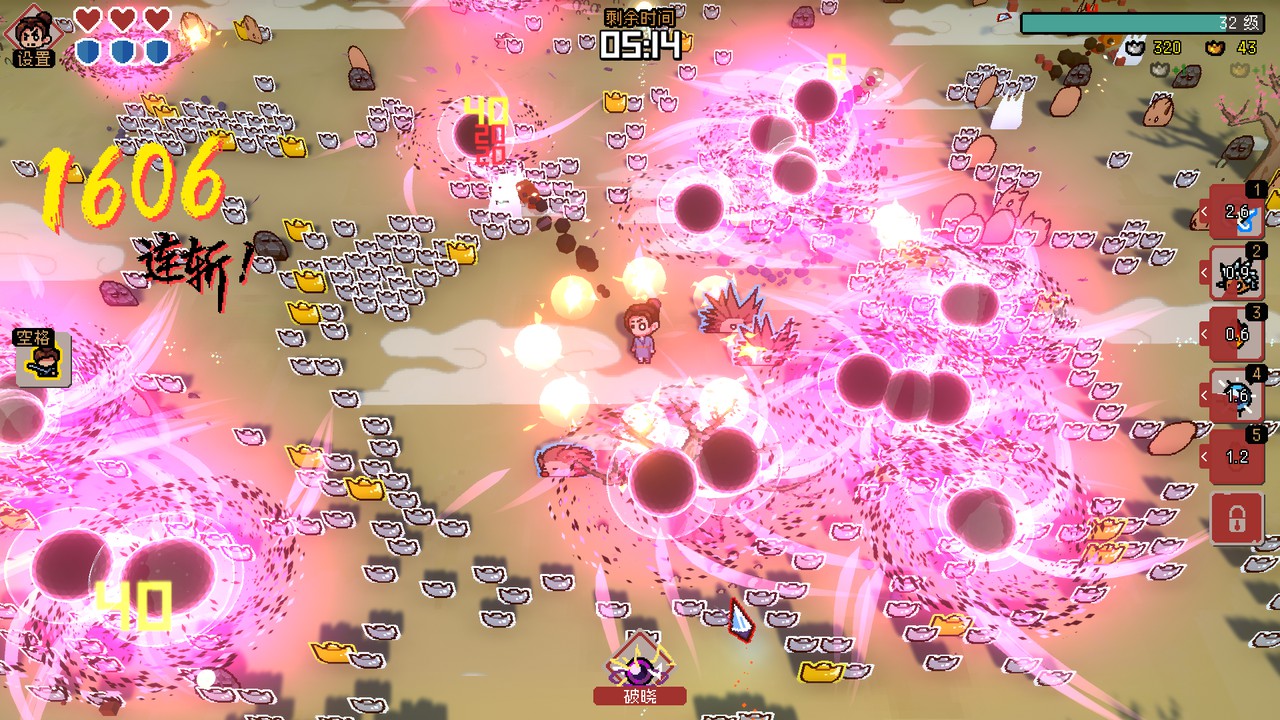This screenshot has height=720, width=1280.
Task: Activate the 空格 dash ability icon
Action: [43, 358]
